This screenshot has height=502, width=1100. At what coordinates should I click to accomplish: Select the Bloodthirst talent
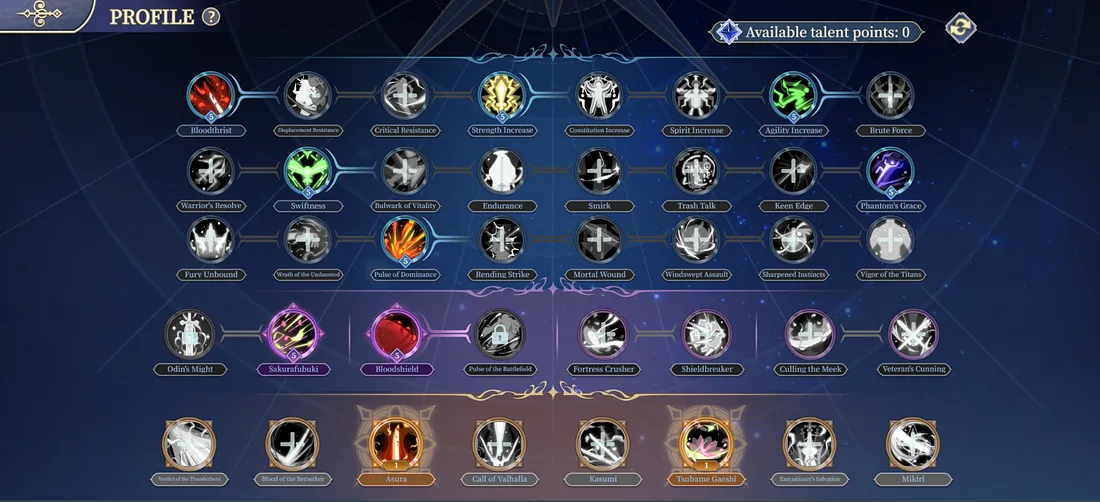coord(209,96)
